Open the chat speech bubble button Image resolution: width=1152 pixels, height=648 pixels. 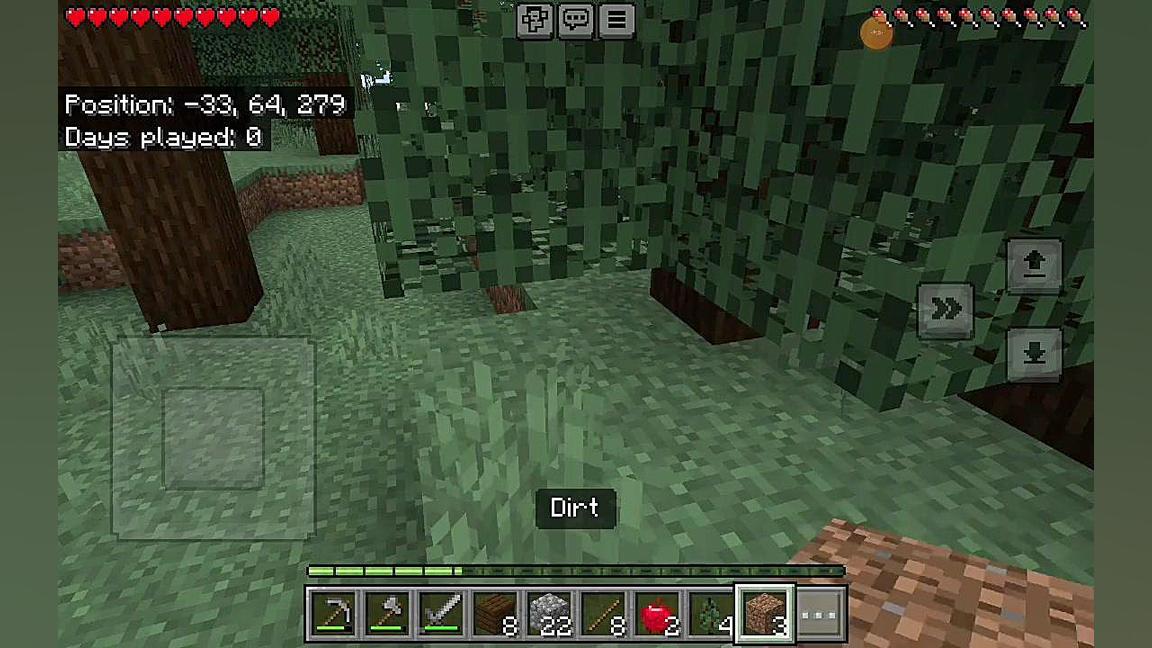point(576,20)
